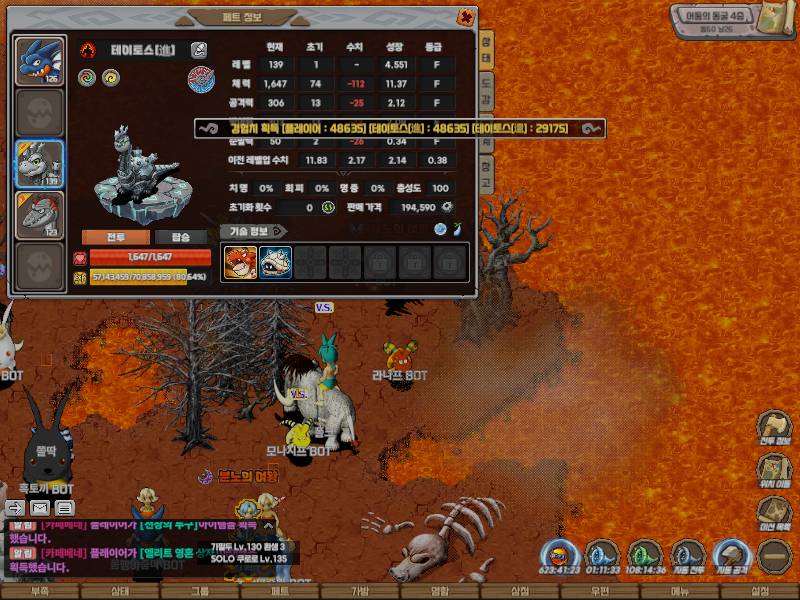This screenshot has height=600, width=800.
Task: Rename pet using the pencil edit icon
Action: point(200,49)
